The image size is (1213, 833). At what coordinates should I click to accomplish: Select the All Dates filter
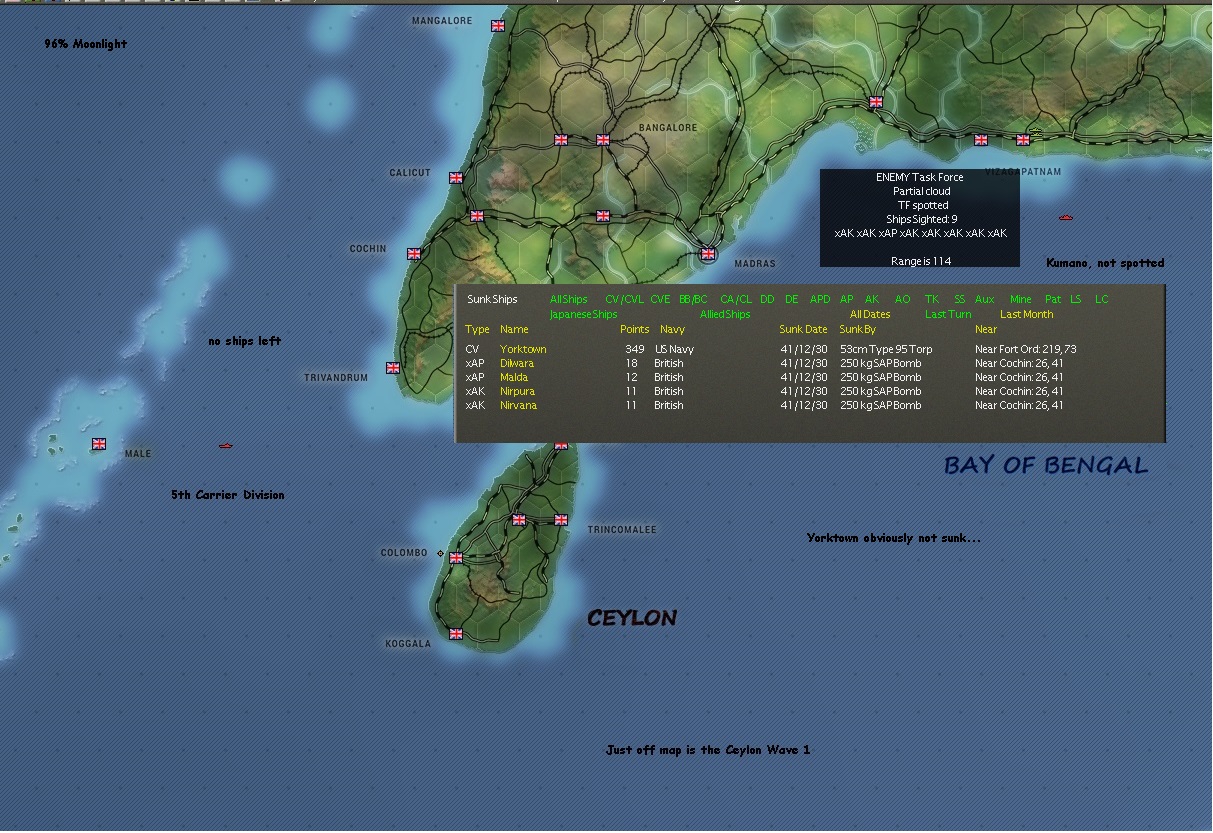(870, 314)
